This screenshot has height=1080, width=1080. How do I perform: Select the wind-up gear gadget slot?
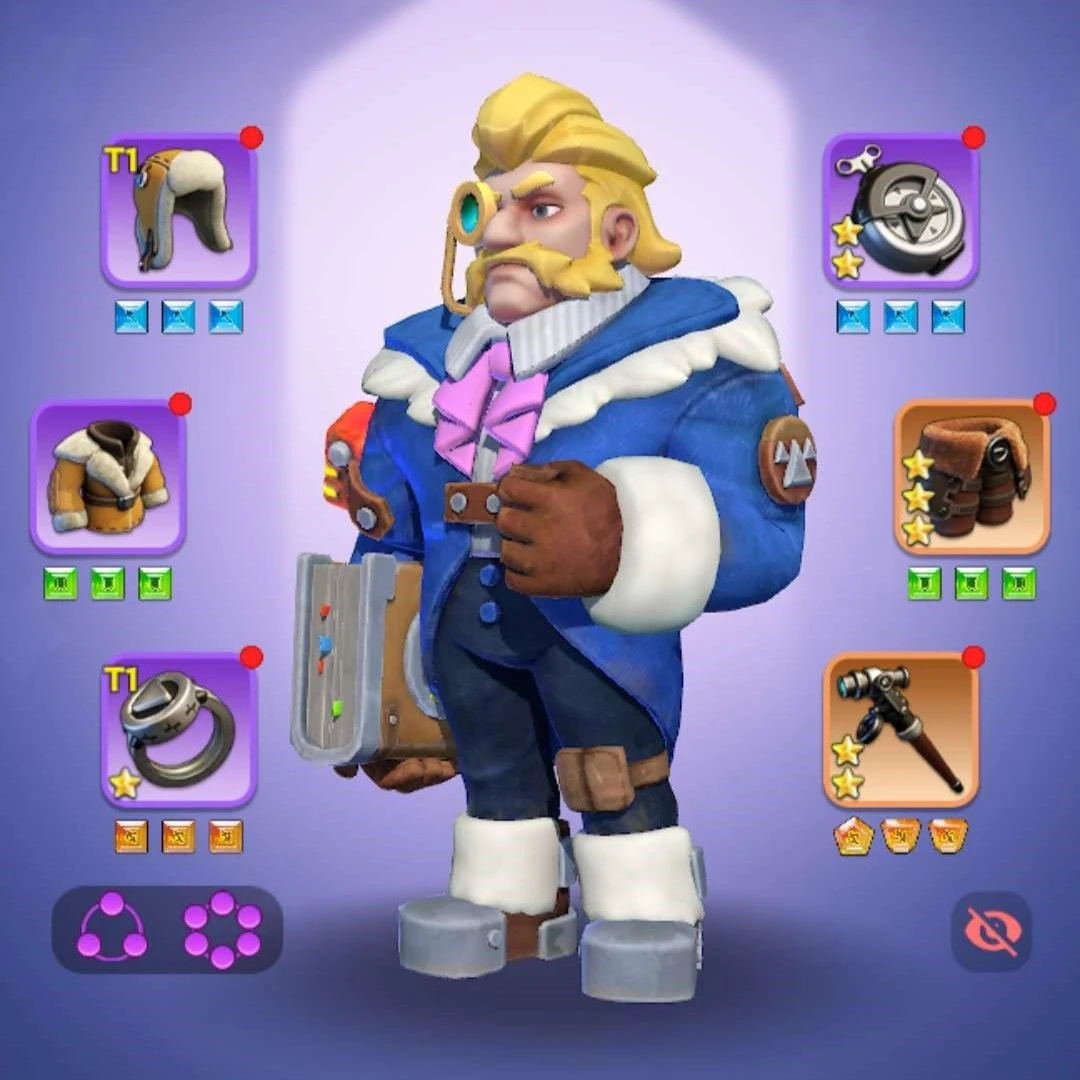pos(900,211)
